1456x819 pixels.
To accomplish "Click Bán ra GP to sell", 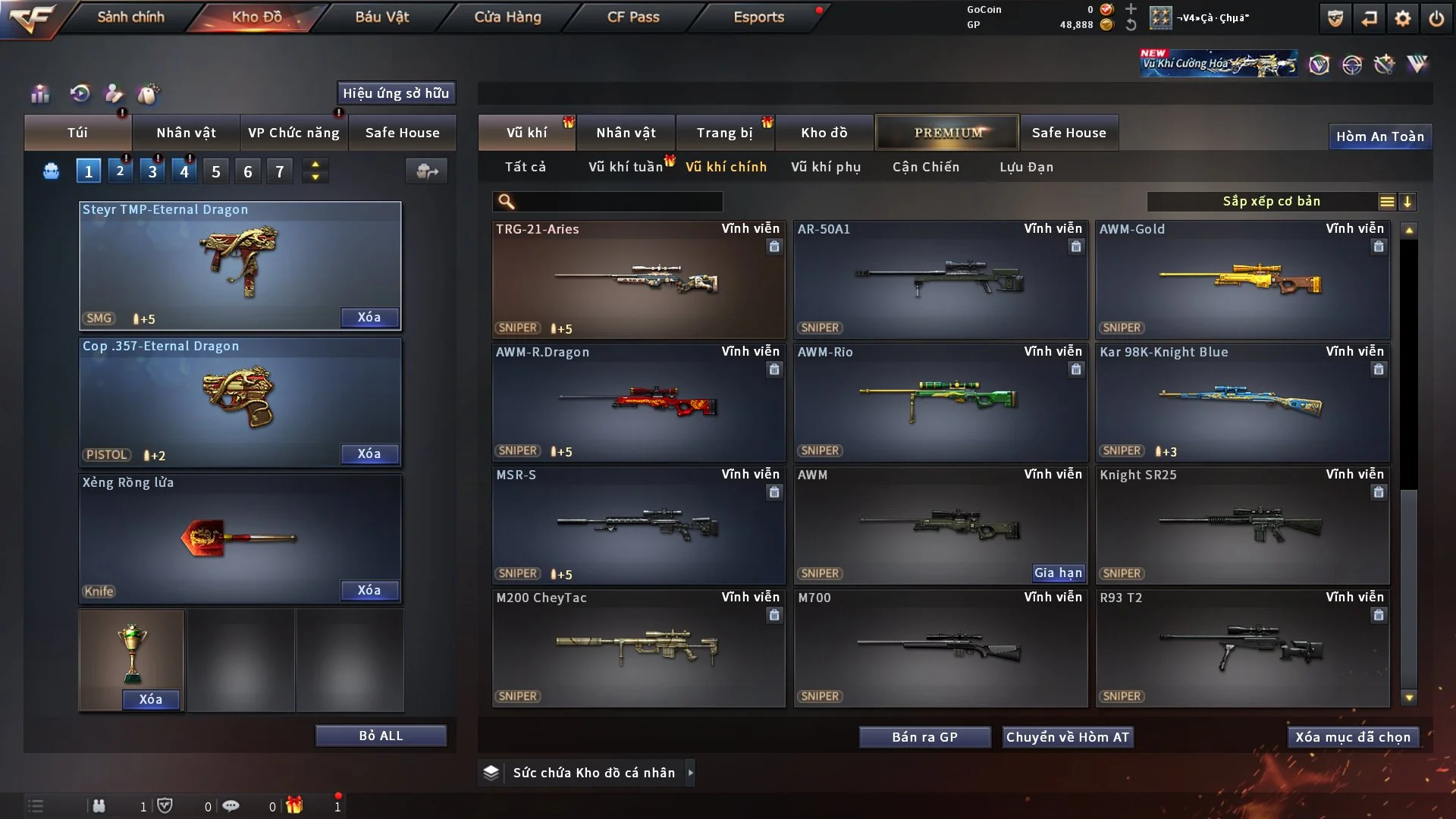I will click(x=924, y=737).
